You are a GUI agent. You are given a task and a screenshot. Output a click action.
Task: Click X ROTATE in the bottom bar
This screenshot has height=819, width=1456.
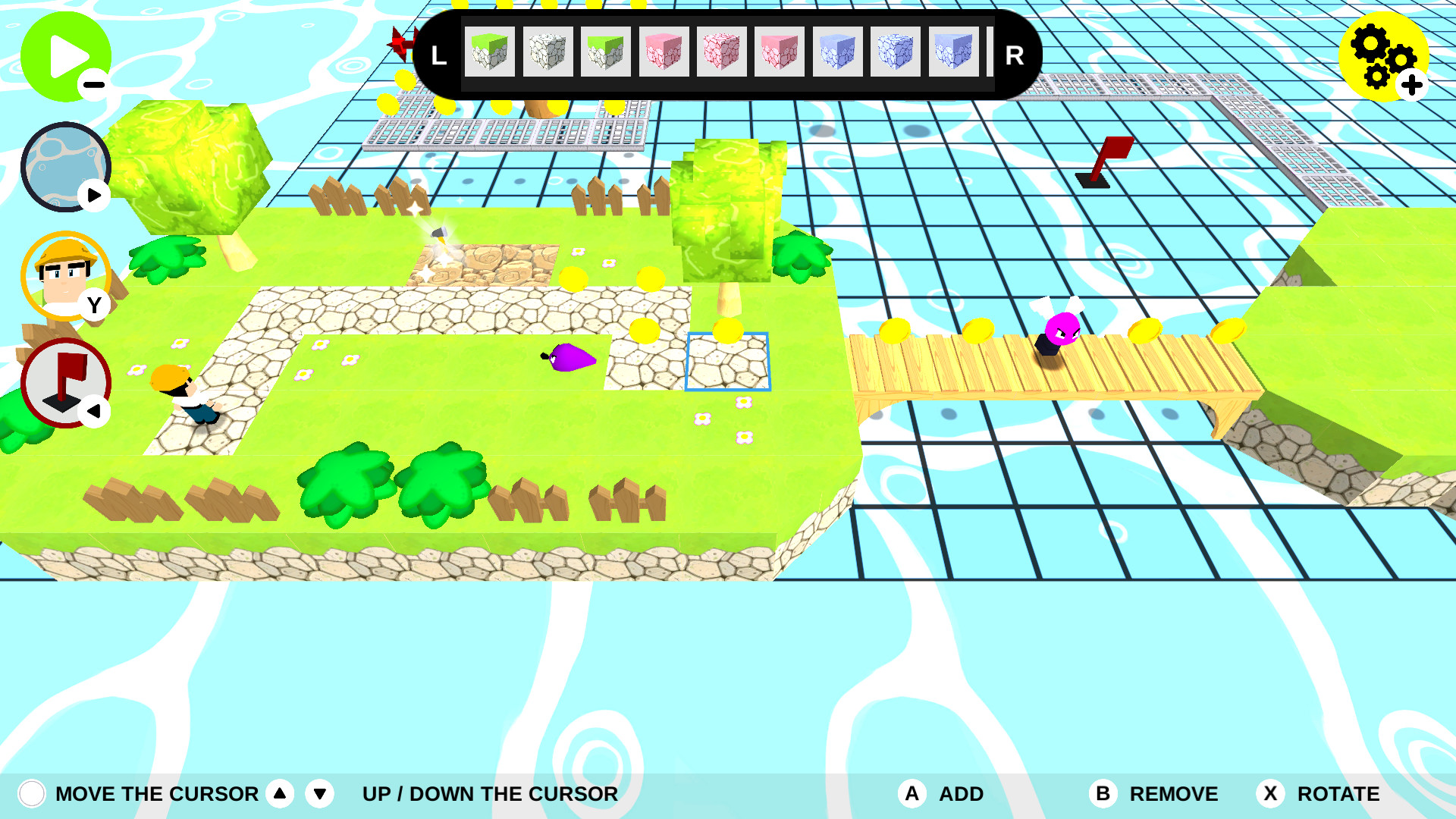pos(1270,794)
